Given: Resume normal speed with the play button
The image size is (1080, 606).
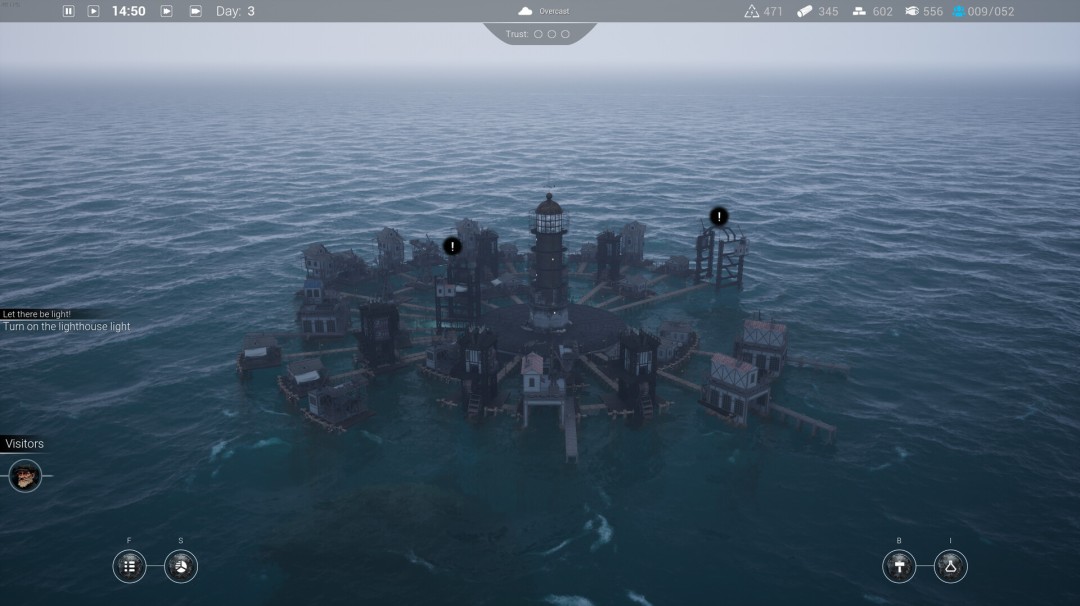Looking at the screenshot, I should click(x=94, y=11).
